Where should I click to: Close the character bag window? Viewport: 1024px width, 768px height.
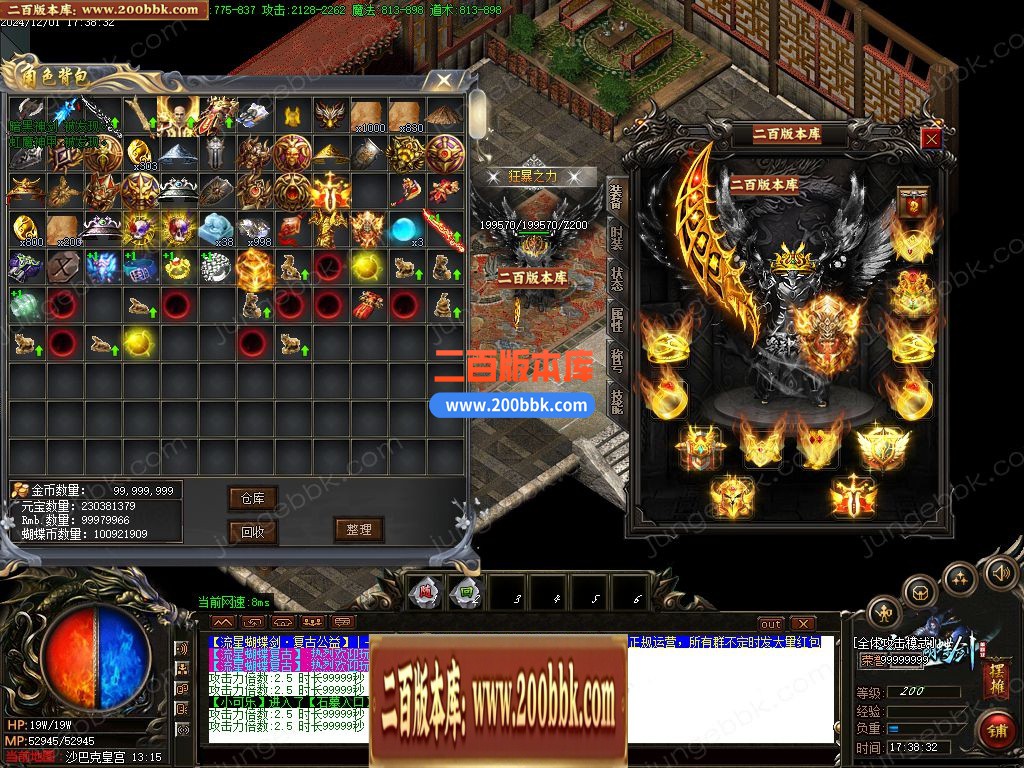[439, 80]
